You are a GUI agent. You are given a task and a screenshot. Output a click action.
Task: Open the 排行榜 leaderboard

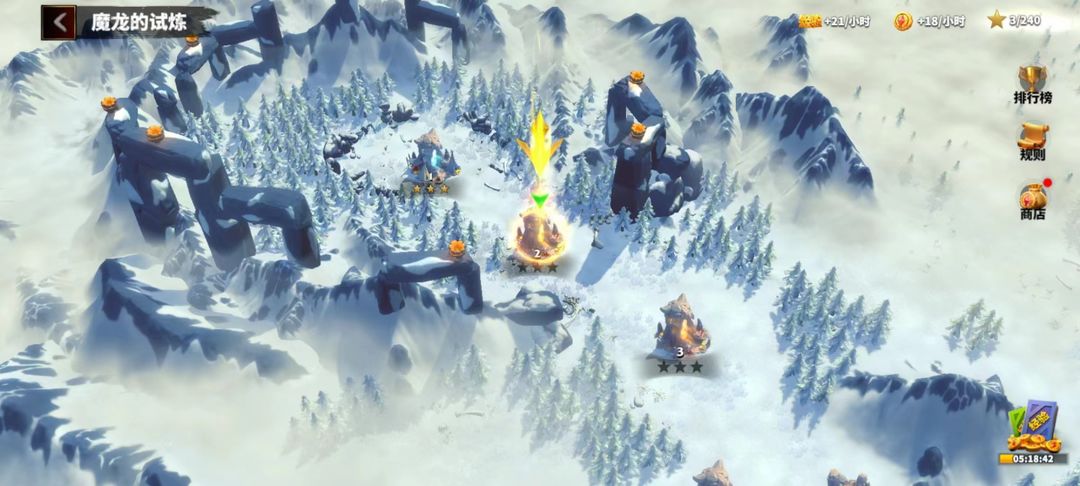pyautogui.click(x=1032, y=83)
